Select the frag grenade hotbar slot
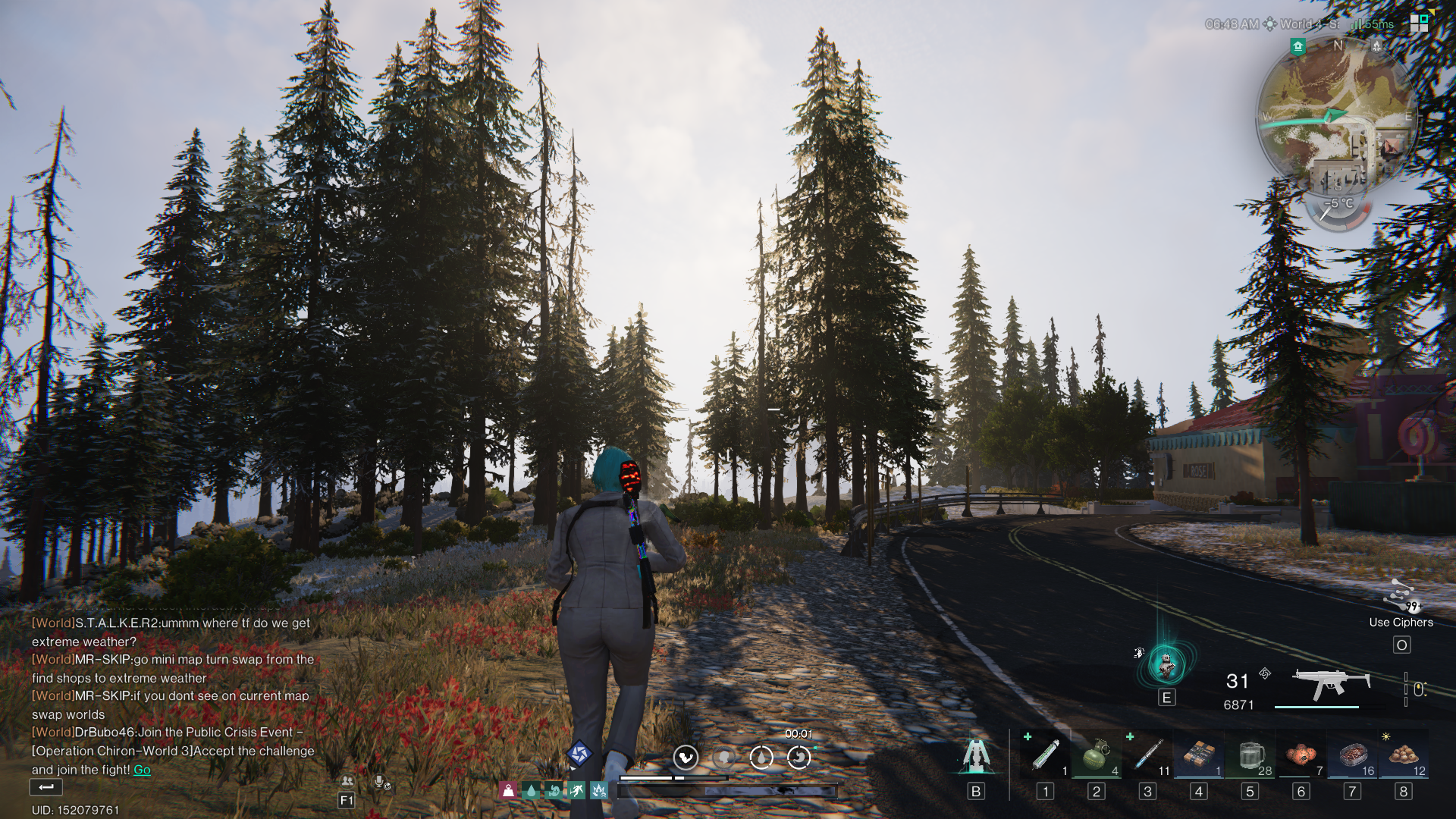This screenshot has height=819, width=1456. [x=1096, y=755]
